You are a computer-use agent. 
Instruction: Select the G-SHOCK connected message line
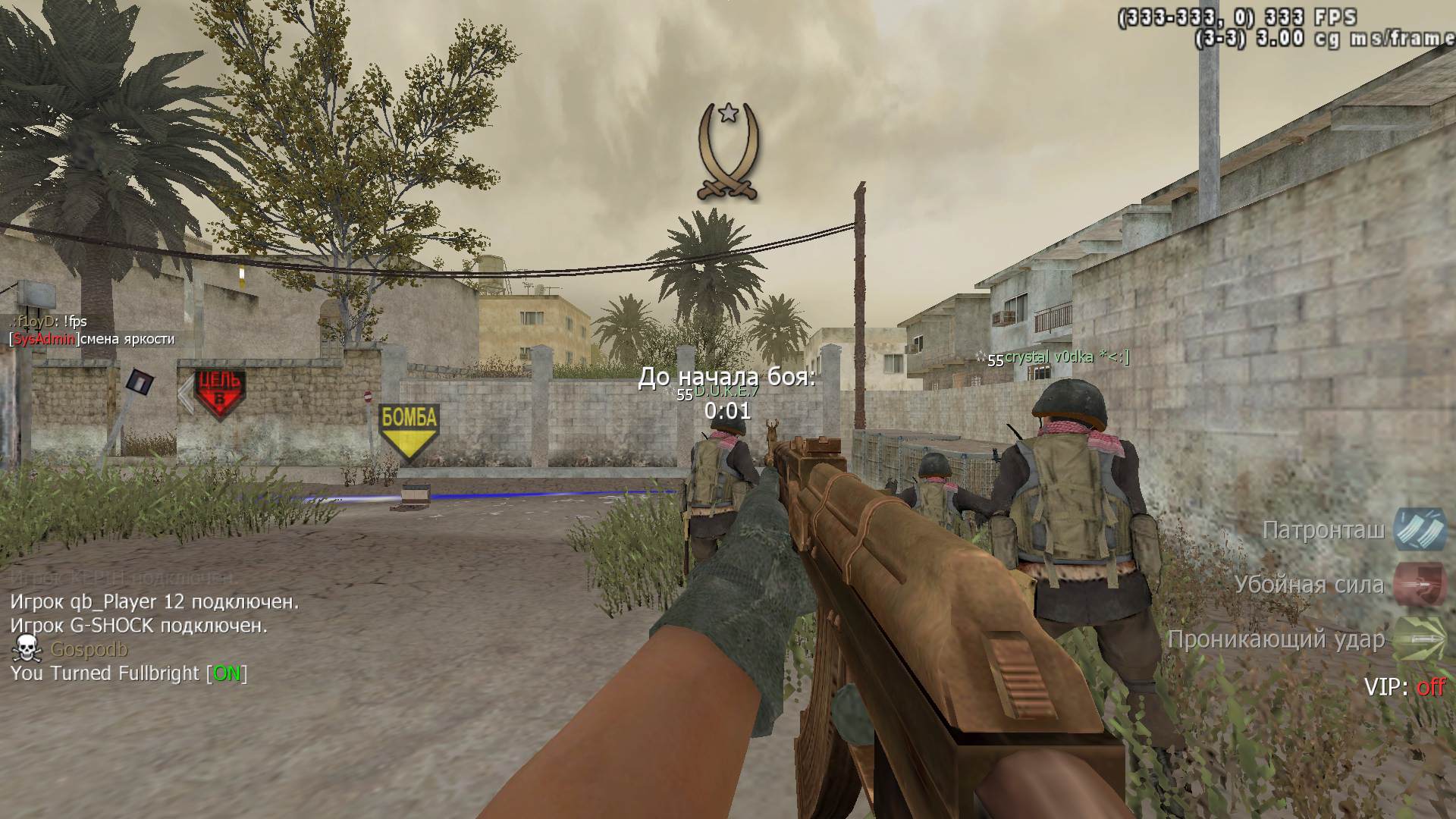139,626
